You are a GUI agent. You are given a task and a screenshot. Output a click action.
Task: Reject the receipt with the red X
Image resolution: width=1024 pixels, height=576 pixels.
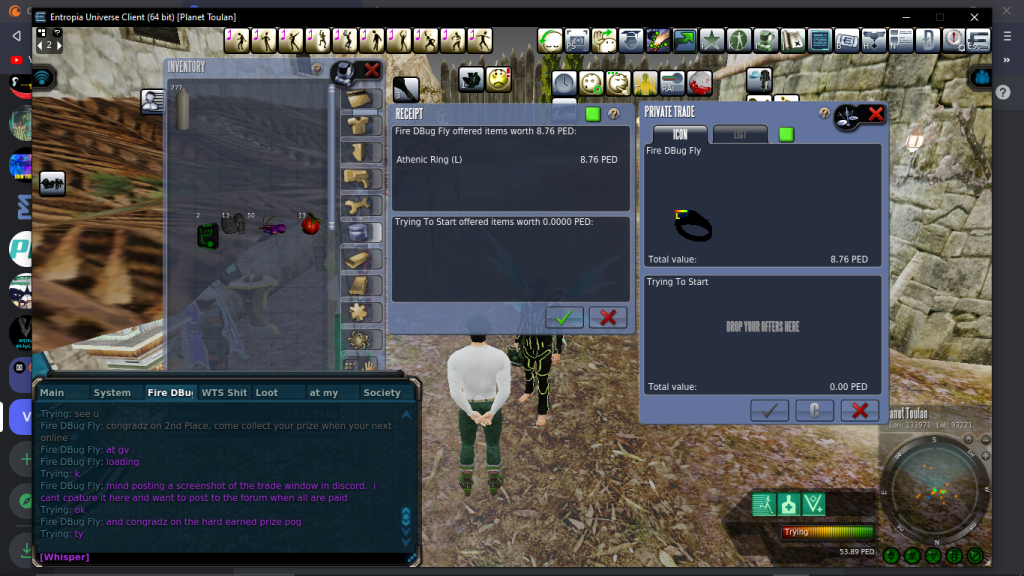(608, 318)
